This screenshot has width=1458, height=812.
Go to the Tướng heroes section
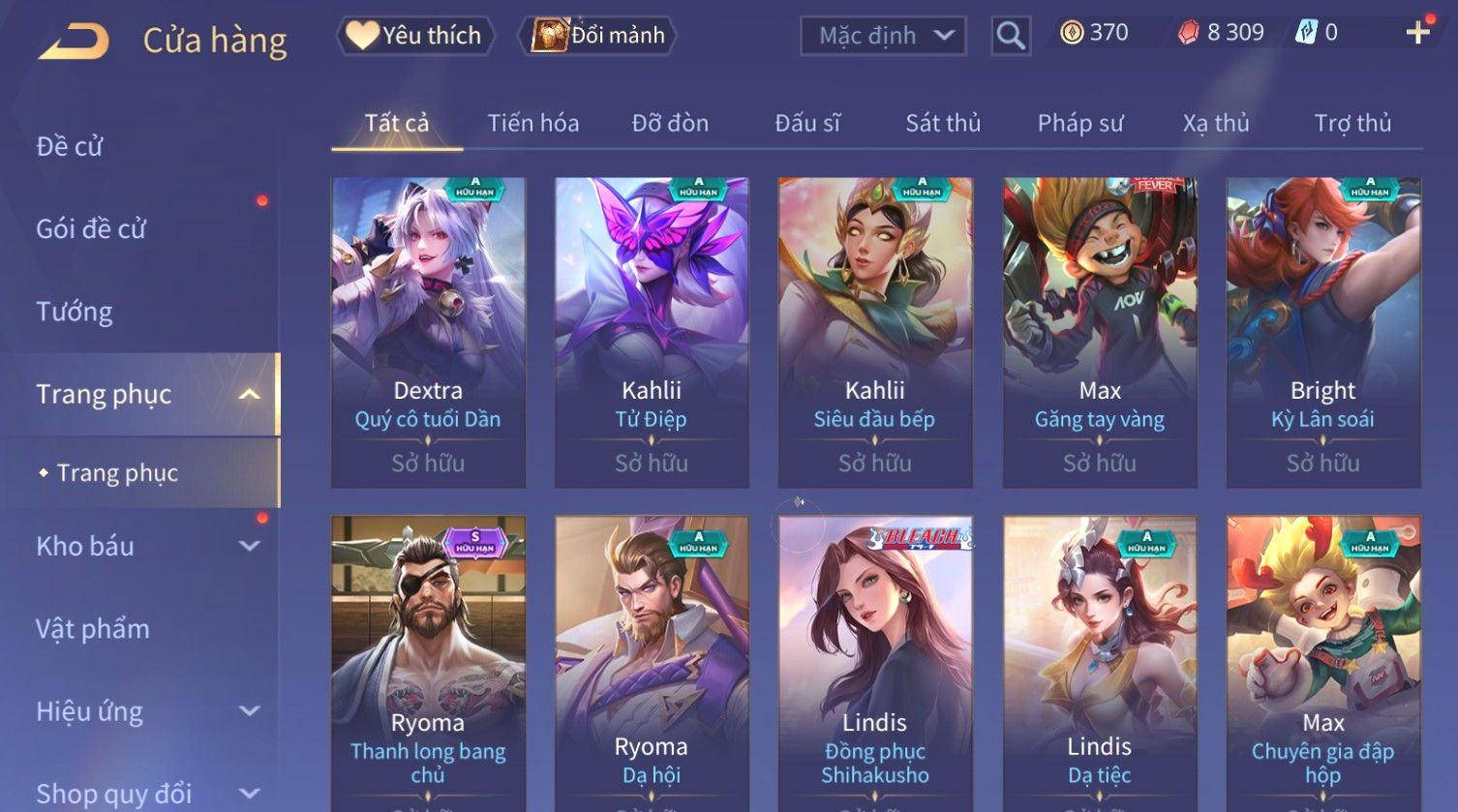(x=75, y=312)
